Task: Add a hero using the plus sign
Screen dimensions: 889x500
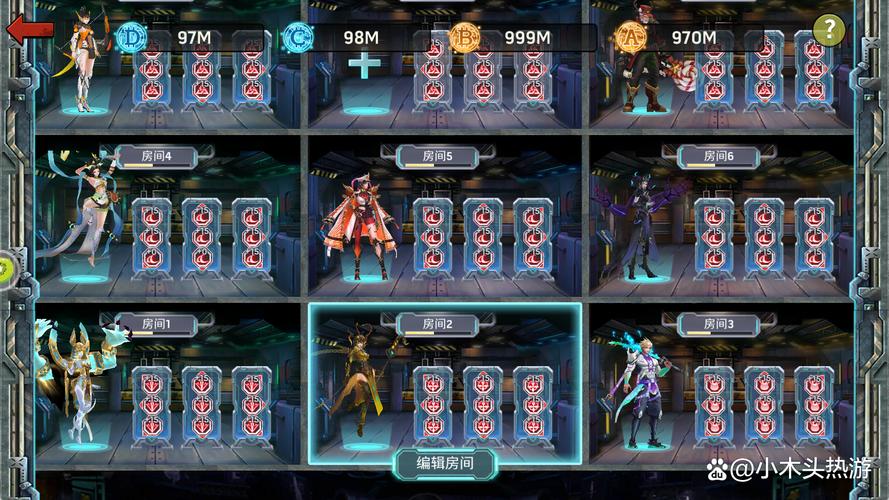Action: pos(363,65)
